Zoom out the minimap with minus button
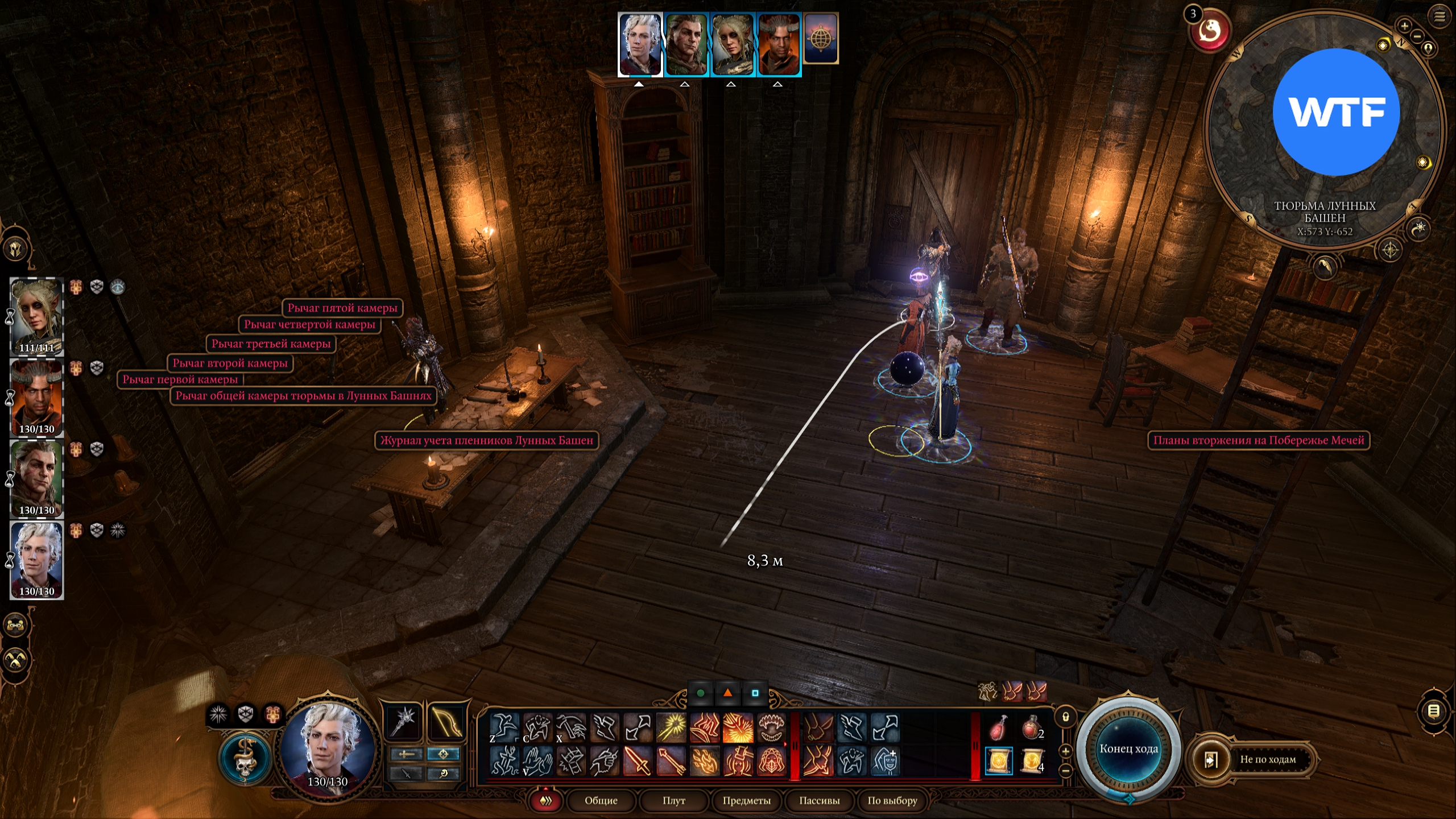The height and width of the screenshot is (819, 1456). (1417, 36)
